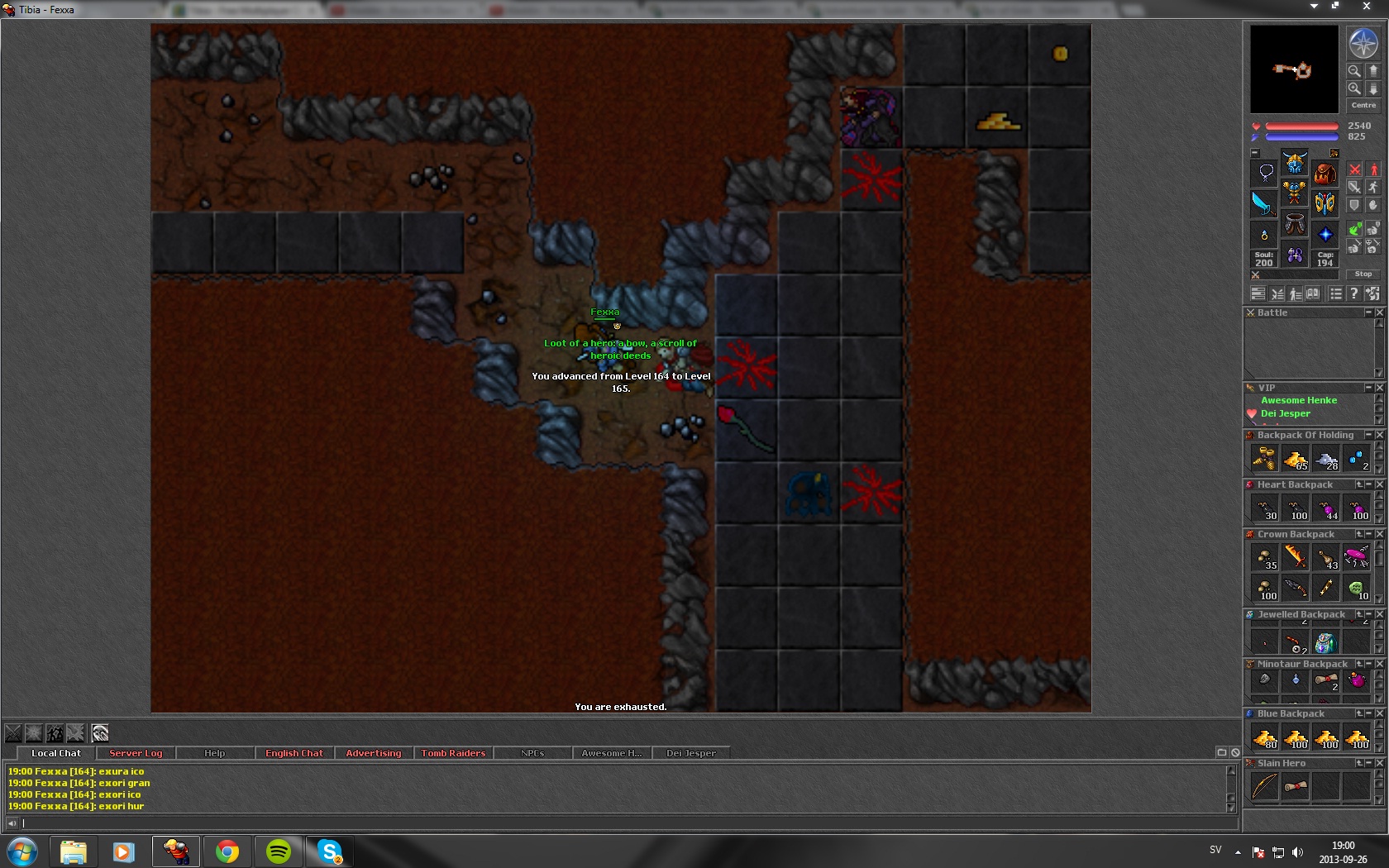This screenshot has height=868, width=1389.
Task: Switch to the Tomb Raiders channel tab
Action: [453, 753]
